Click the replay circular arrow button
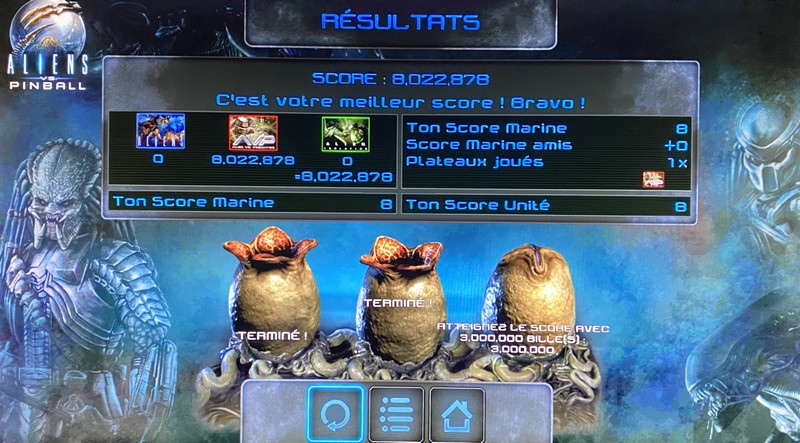This screenshot has height=443, width=800. coord(335,412)
